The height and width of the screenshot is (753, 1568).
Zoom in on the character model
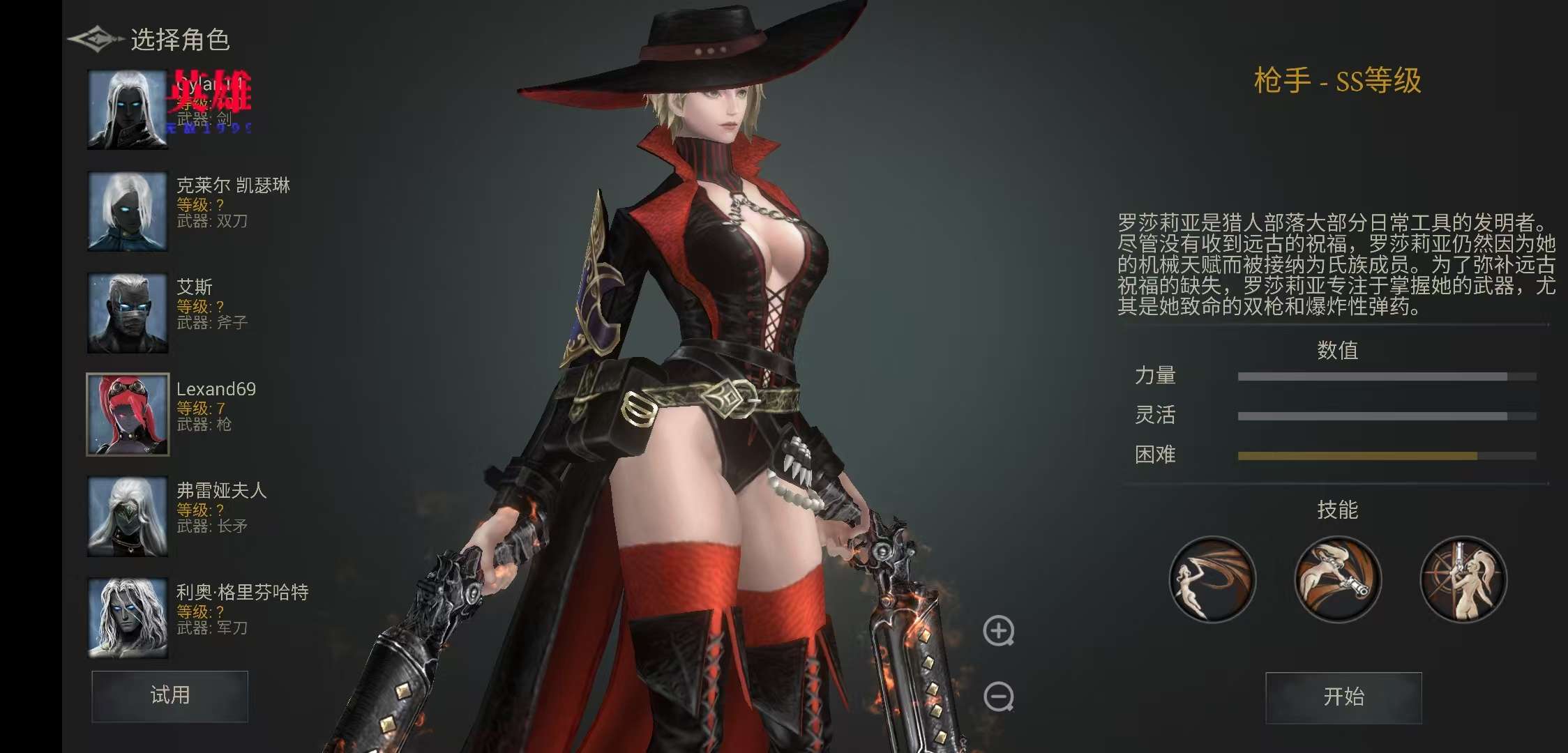click(x=998, y=631)
